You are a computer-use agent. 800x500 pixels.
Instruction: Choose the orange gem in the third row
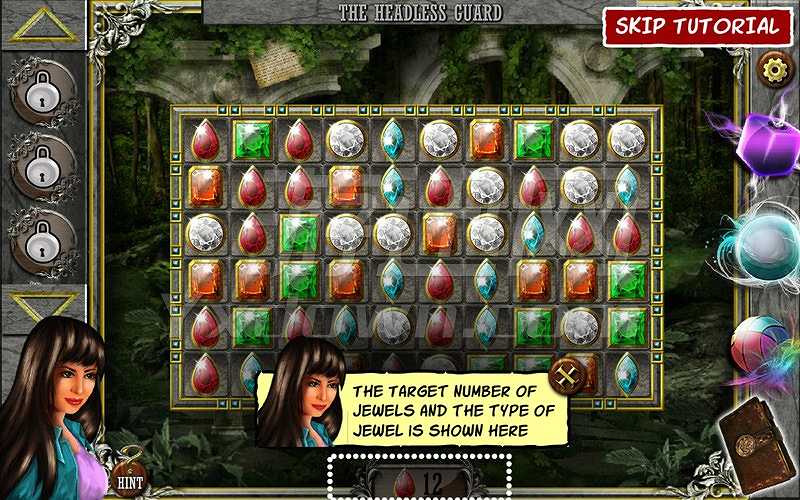[440, 234]
